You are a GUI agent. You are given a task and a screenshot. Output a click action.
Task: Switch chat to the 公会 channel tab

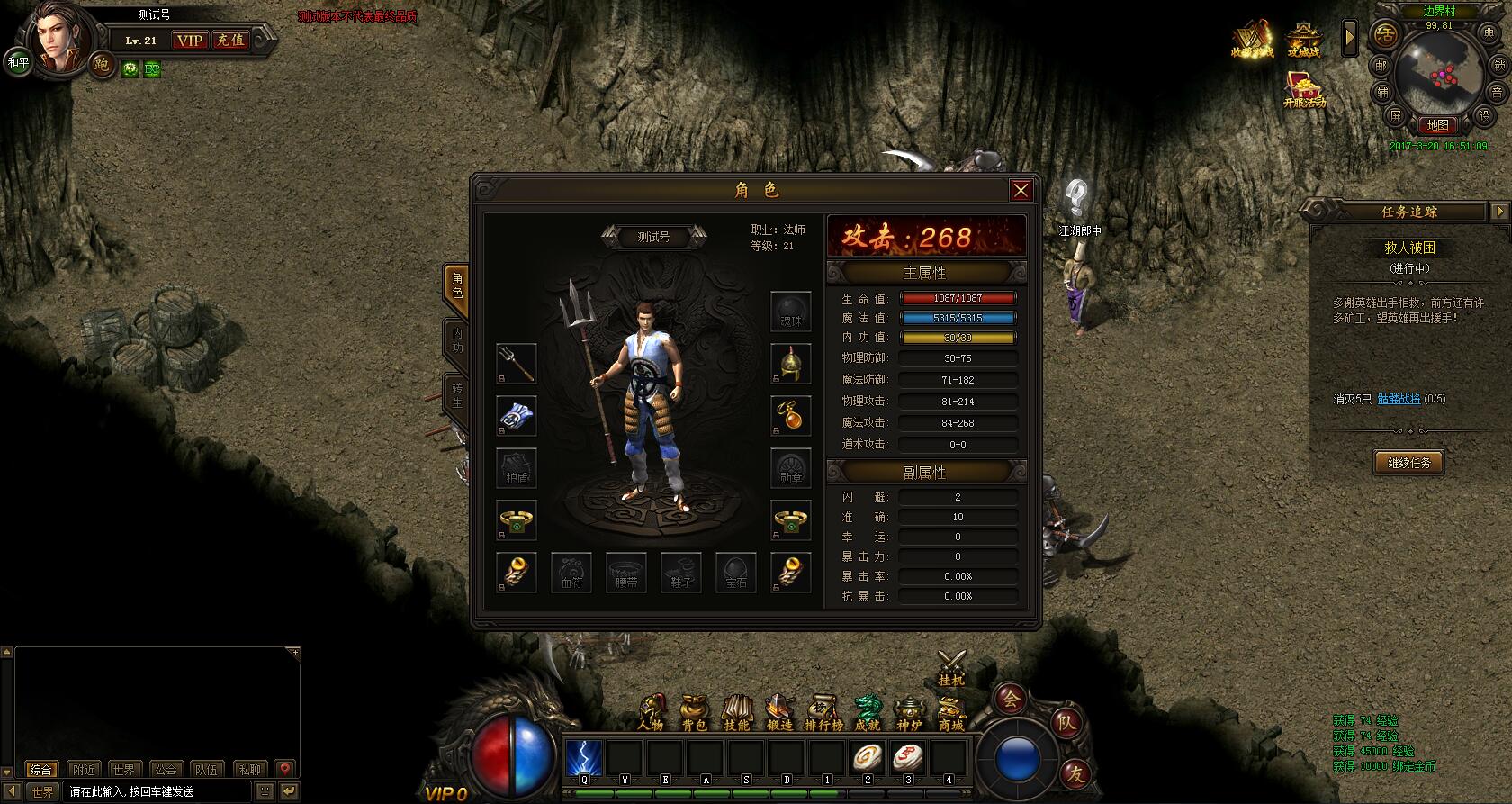166,770
